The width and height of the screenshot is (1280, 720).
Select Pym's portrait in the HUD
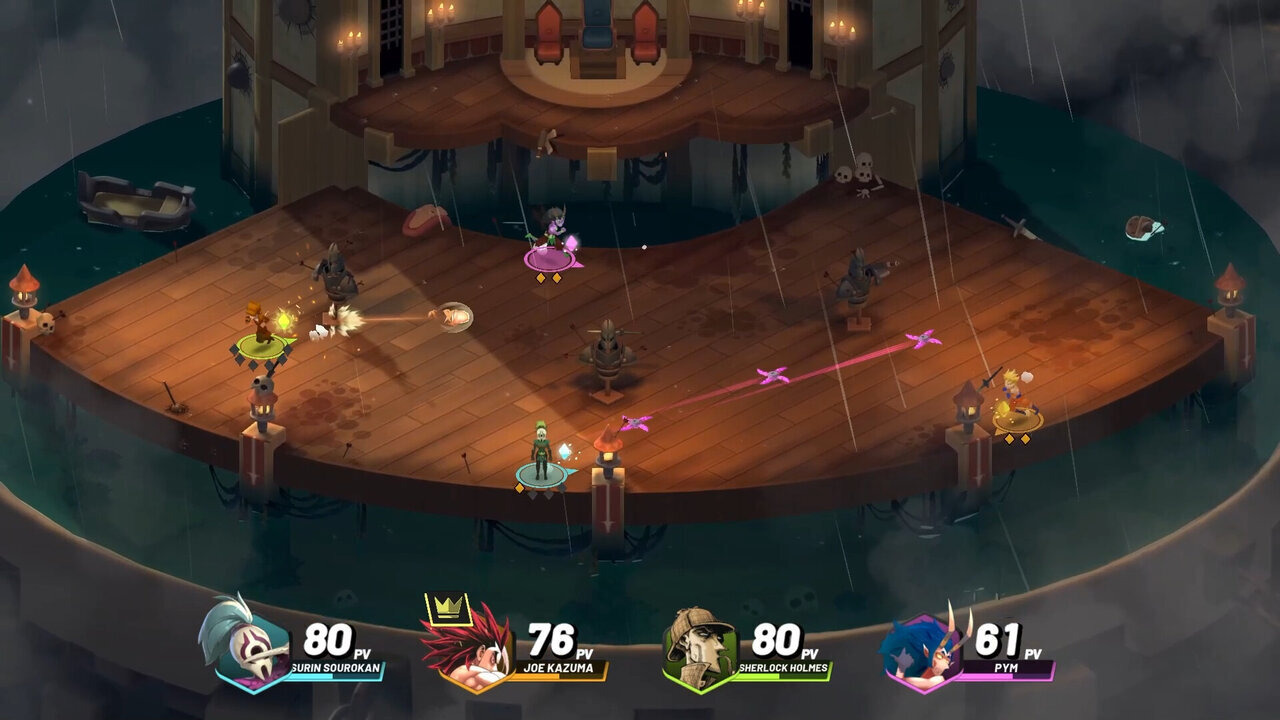coord(925,648)
